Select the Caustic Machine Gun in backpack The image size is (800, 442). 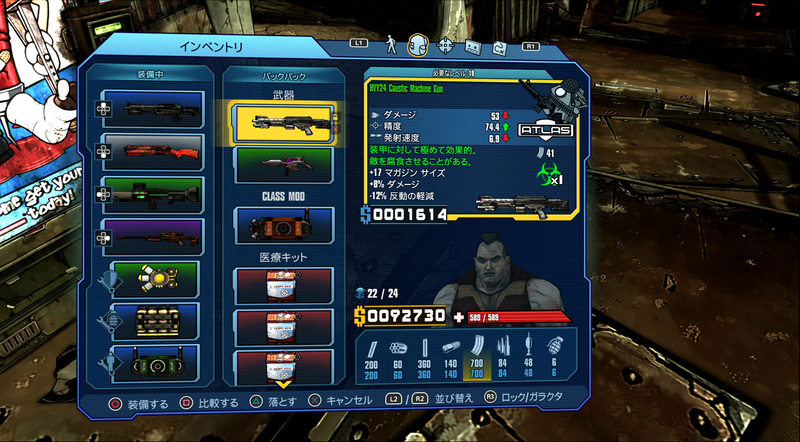click(280, 122)
